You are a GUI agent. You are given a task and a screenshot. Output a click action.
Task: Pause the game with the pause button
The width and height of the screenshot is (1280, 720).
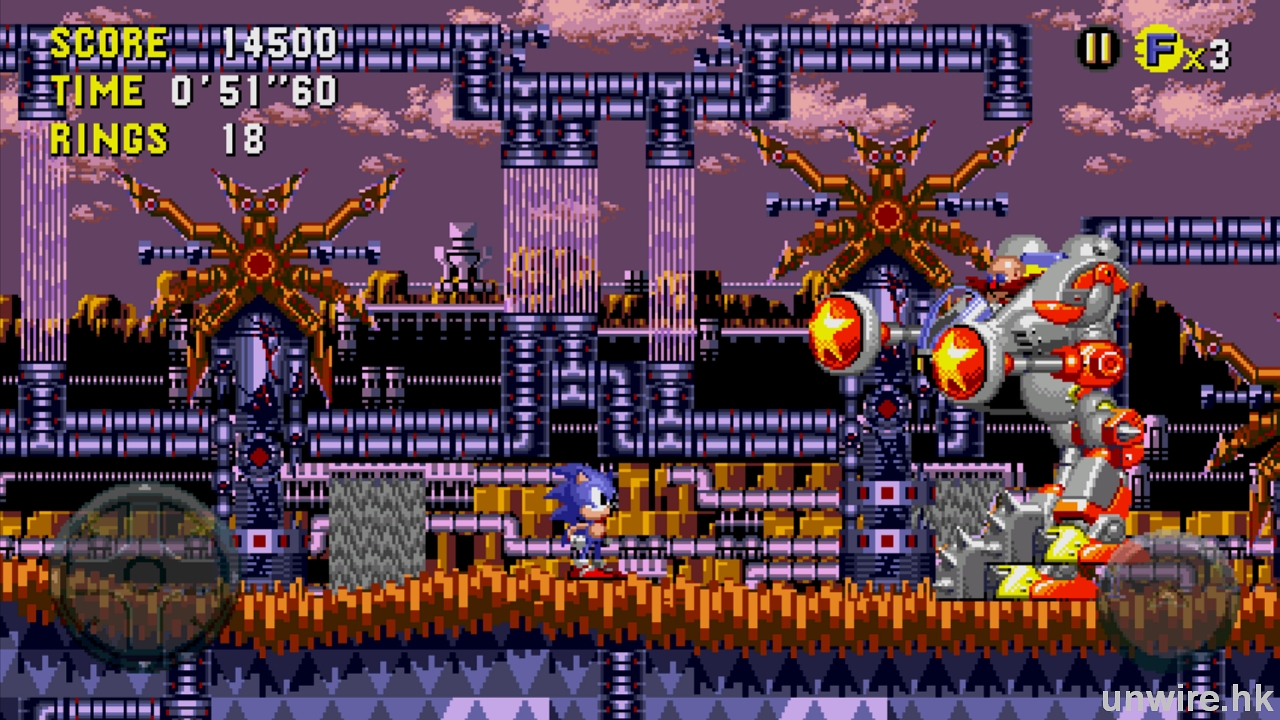pyautogui.click(x=1097, y=48)
